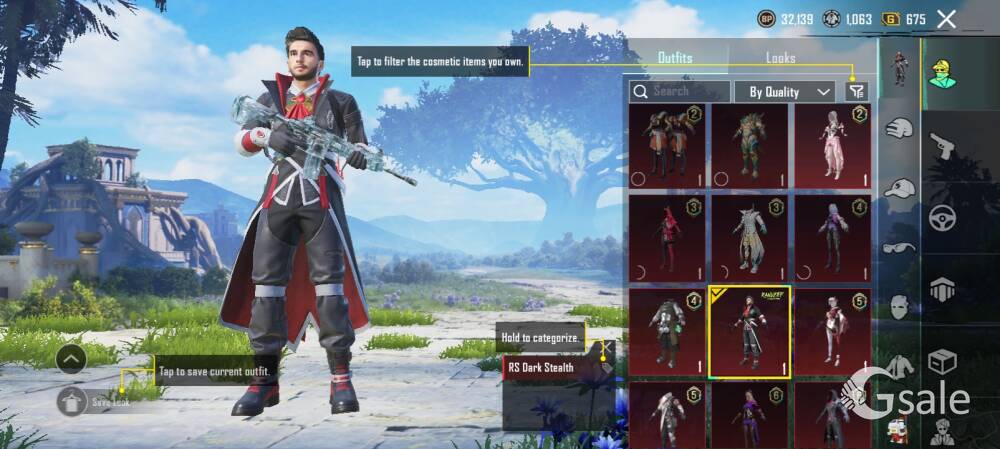Image resolution: width=1000 pixels, height=449 pixels.
Task: Open the By Quality sort dropdown
Action: tap(785, 91)
